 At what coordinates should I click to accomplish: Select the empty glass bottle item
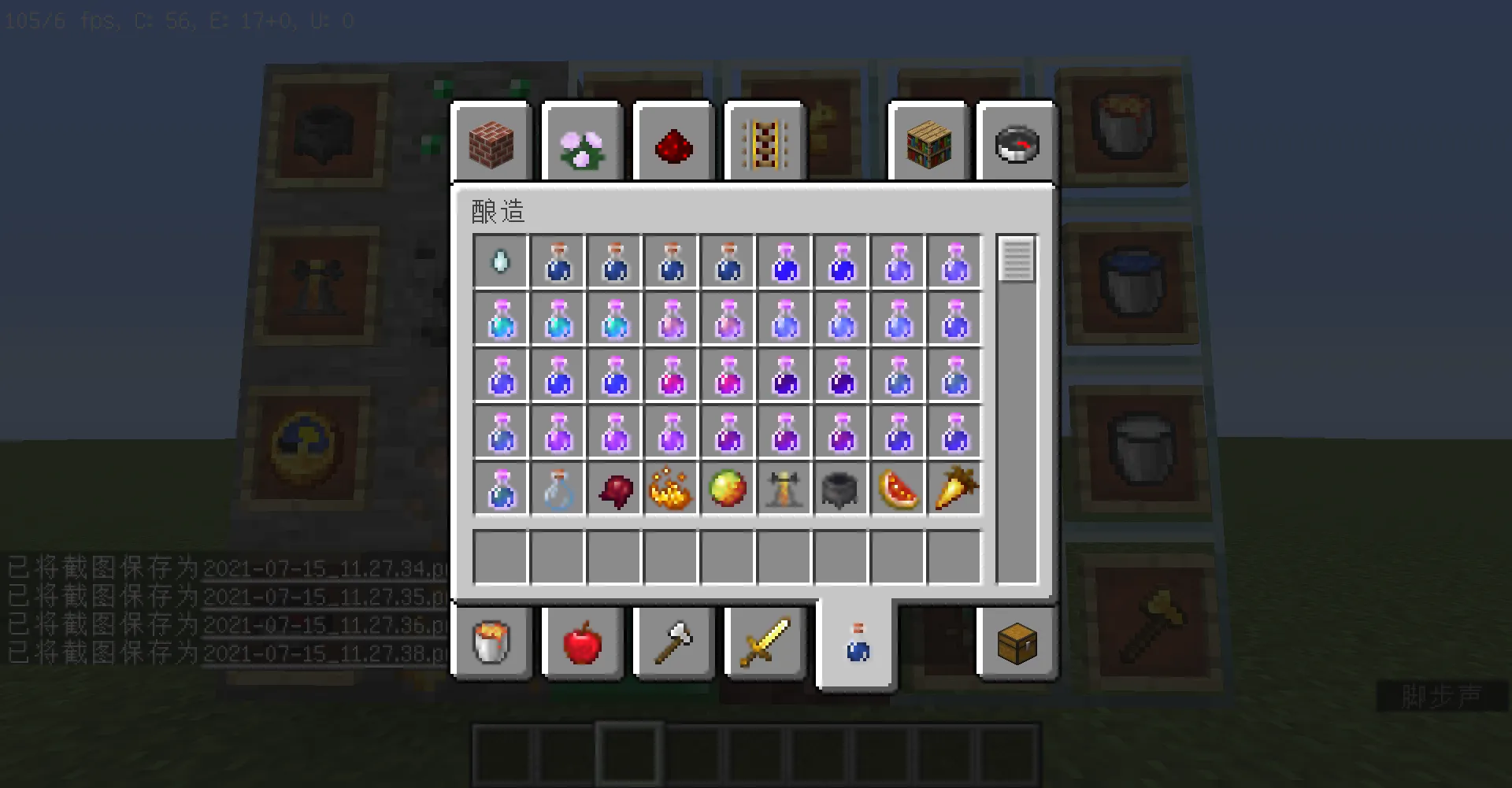click(558, 488)
